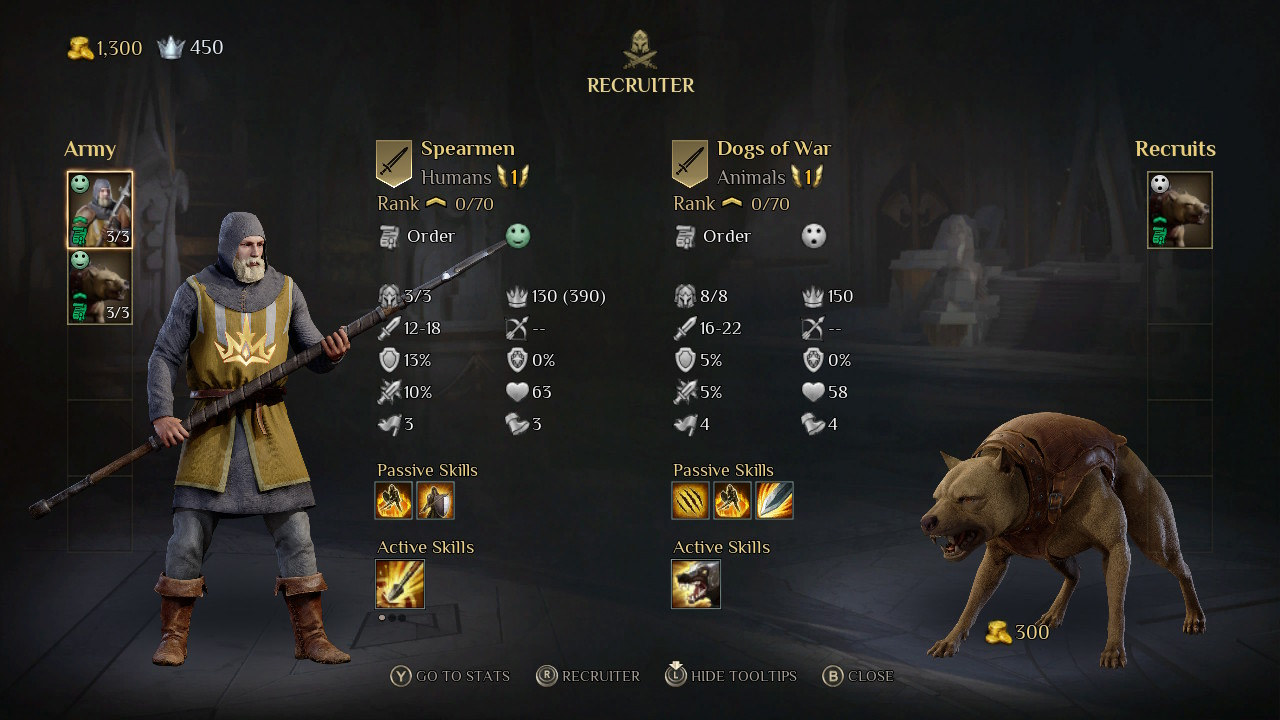
Task: Inspect the snarling dog bite active skill
Action: 696,584
